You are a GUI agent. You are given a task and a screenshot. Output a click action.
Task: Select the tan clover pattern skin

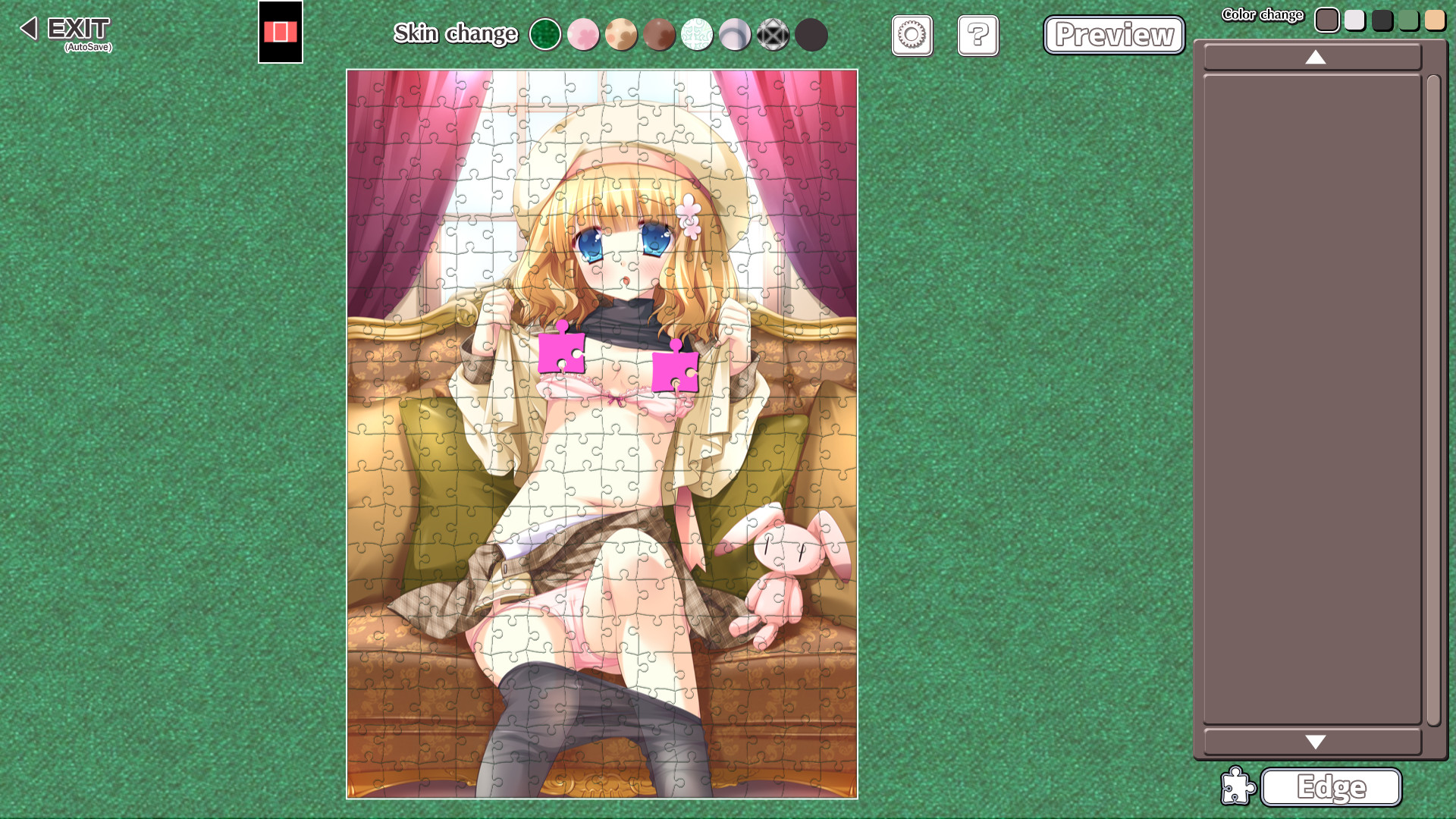coord(621,35)
